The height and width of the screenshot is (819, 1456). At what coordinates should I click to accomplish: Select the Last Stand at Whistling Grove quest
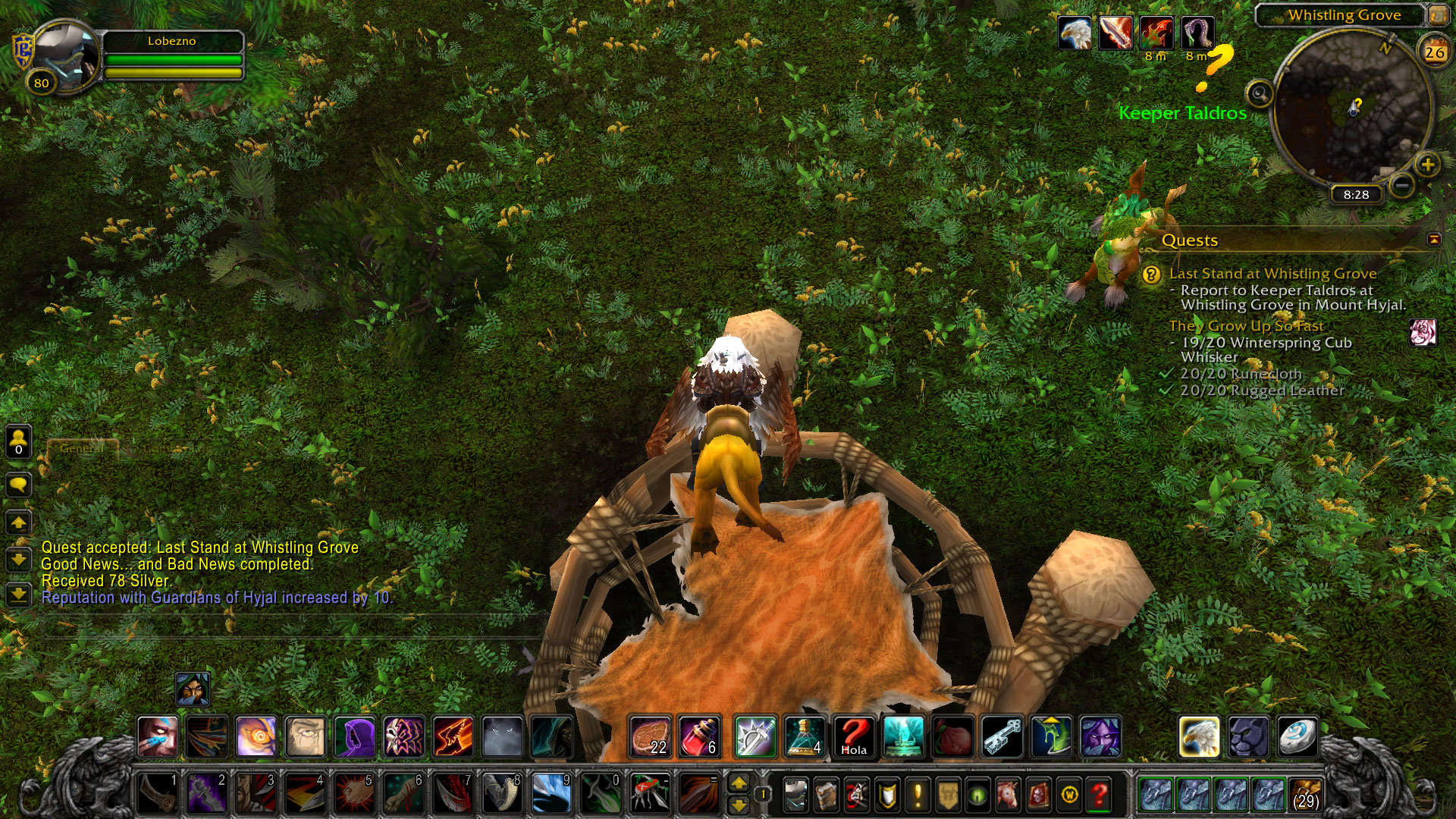point(1272,274)
